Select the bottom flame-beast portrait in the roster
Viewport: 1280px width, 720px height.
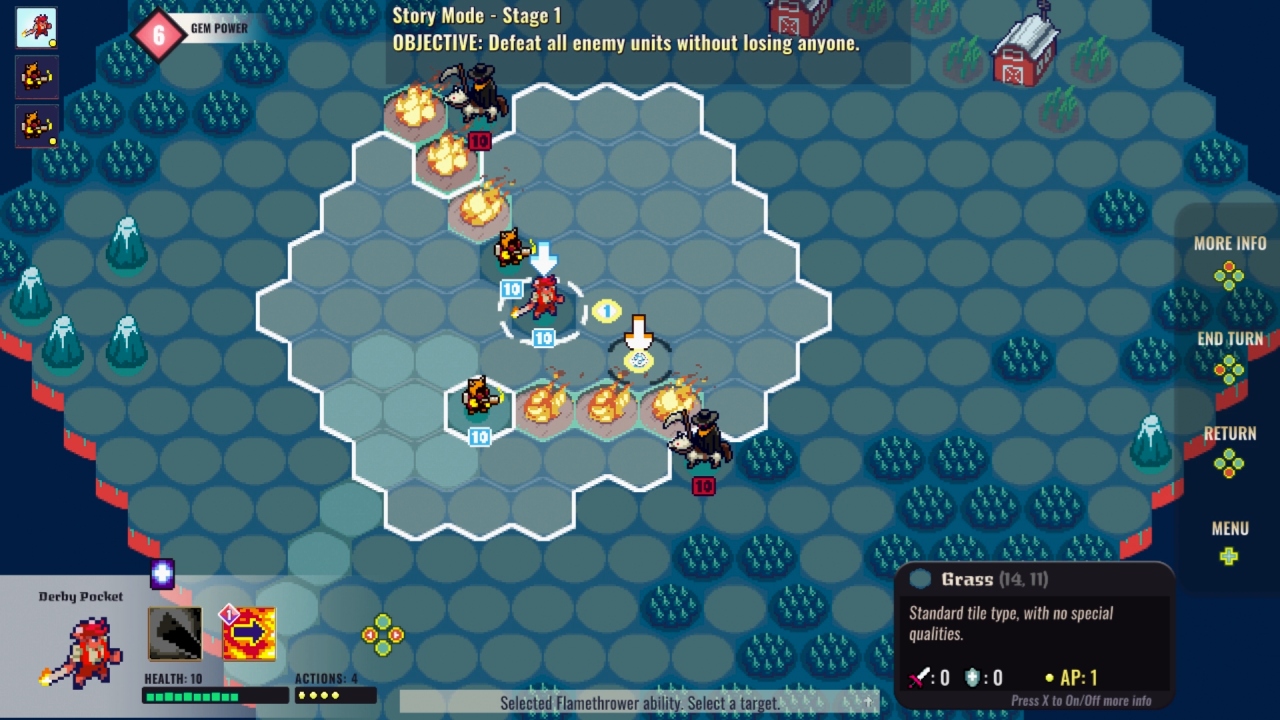35,123
